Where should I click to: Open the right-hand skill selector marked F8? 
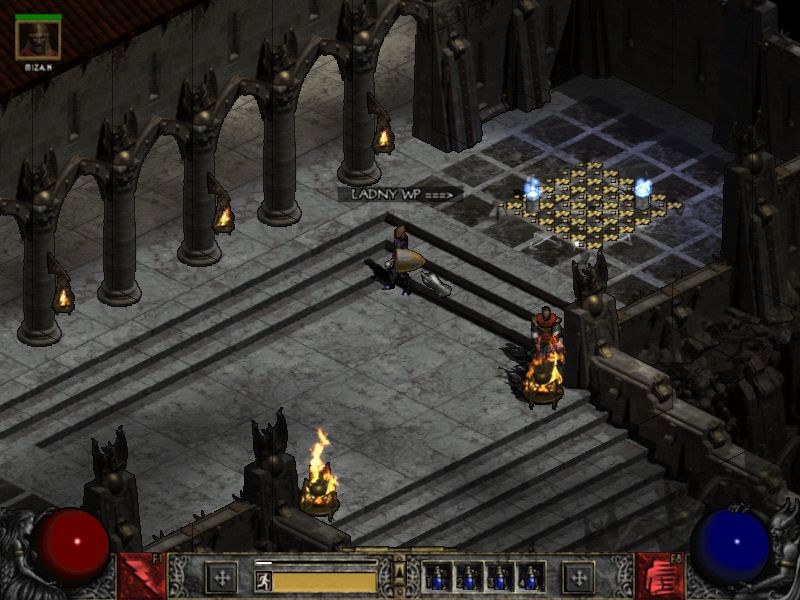pos(659,576)
